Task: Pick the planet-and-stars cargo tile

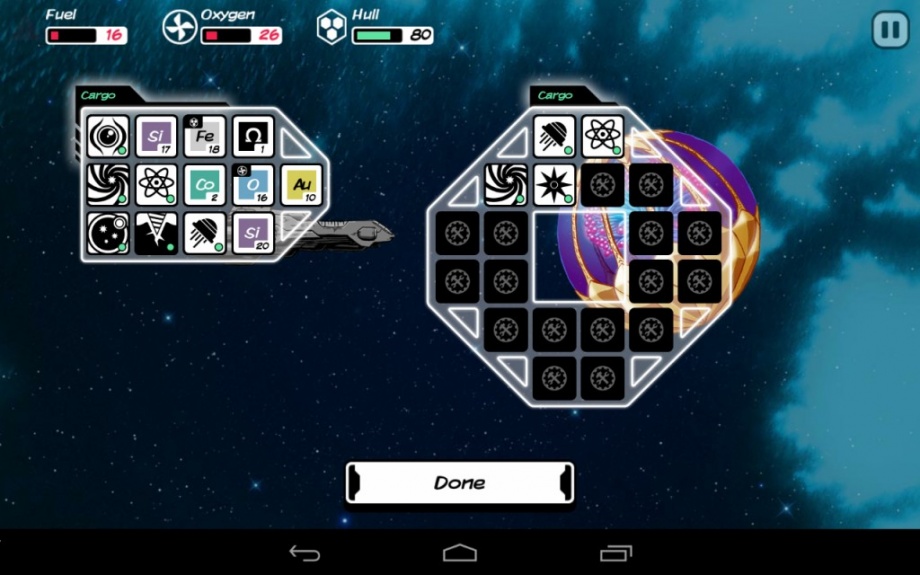Action: tap(107, 233)
